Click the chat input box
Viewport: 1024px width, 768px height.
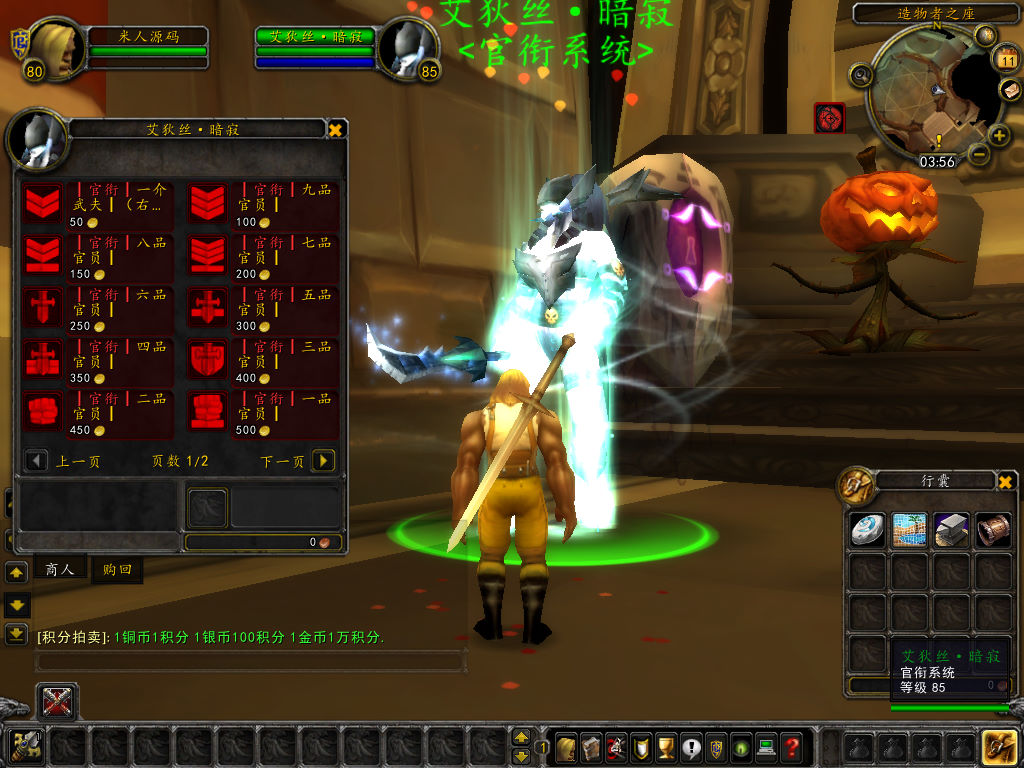[250, 661]
